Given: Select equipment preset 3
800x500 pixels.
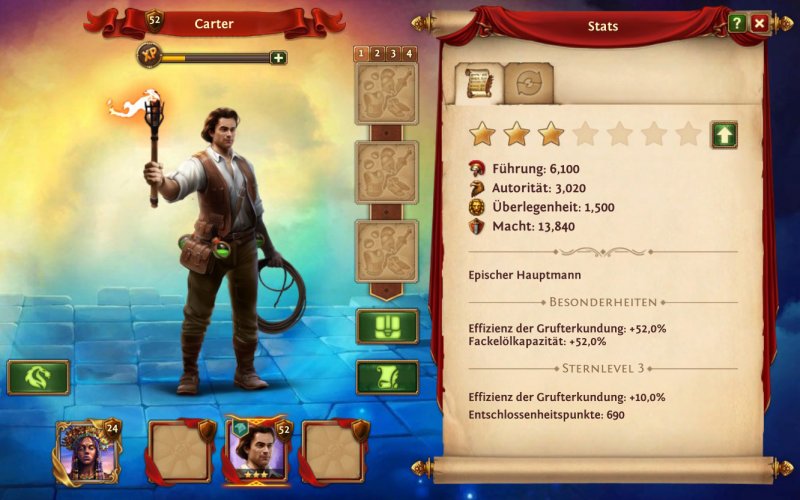Looking at the screenshot, I should tap(393, 54).
